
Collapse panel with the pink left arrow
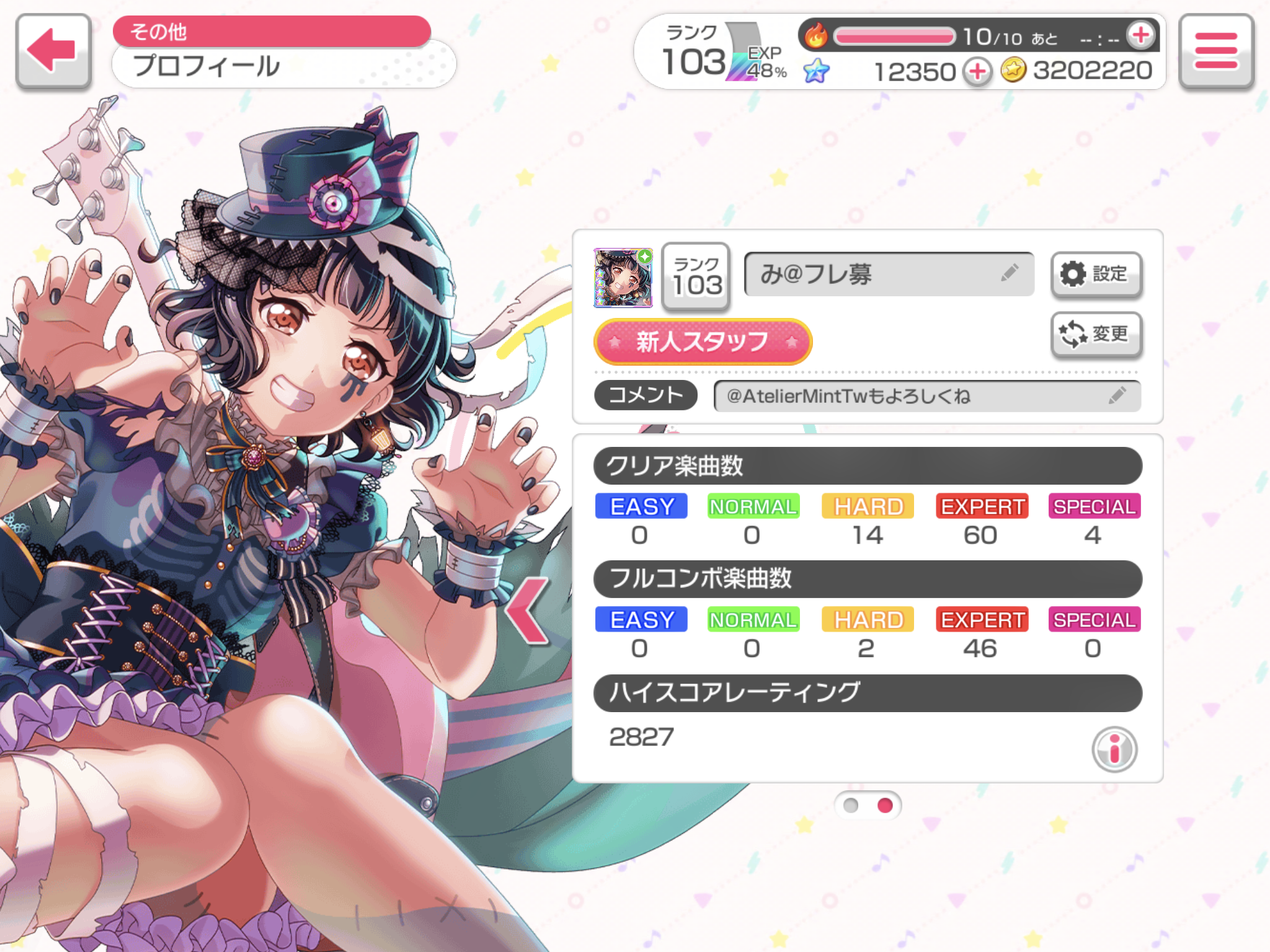(x=527, y=610)
